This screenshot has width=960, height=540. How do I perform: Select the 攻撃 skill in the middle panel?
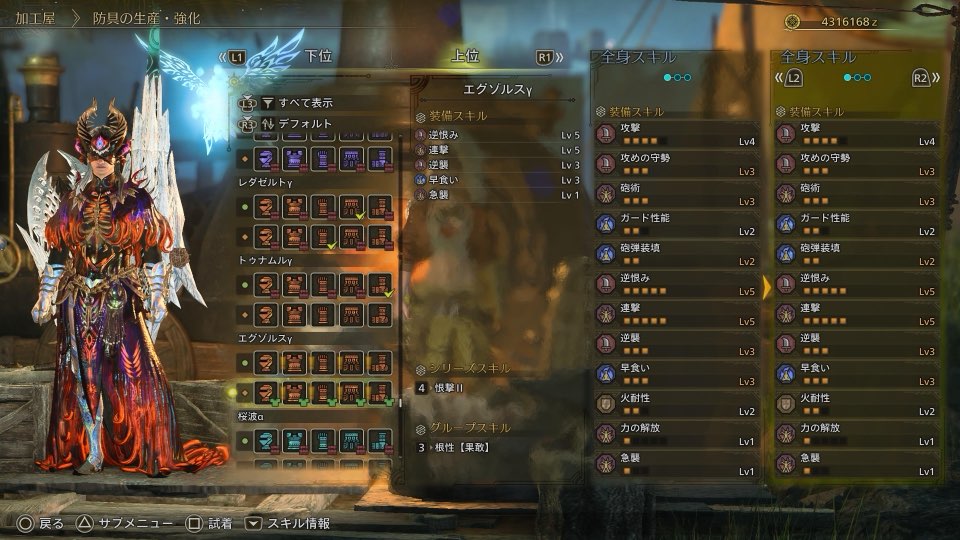click(677, 134)
